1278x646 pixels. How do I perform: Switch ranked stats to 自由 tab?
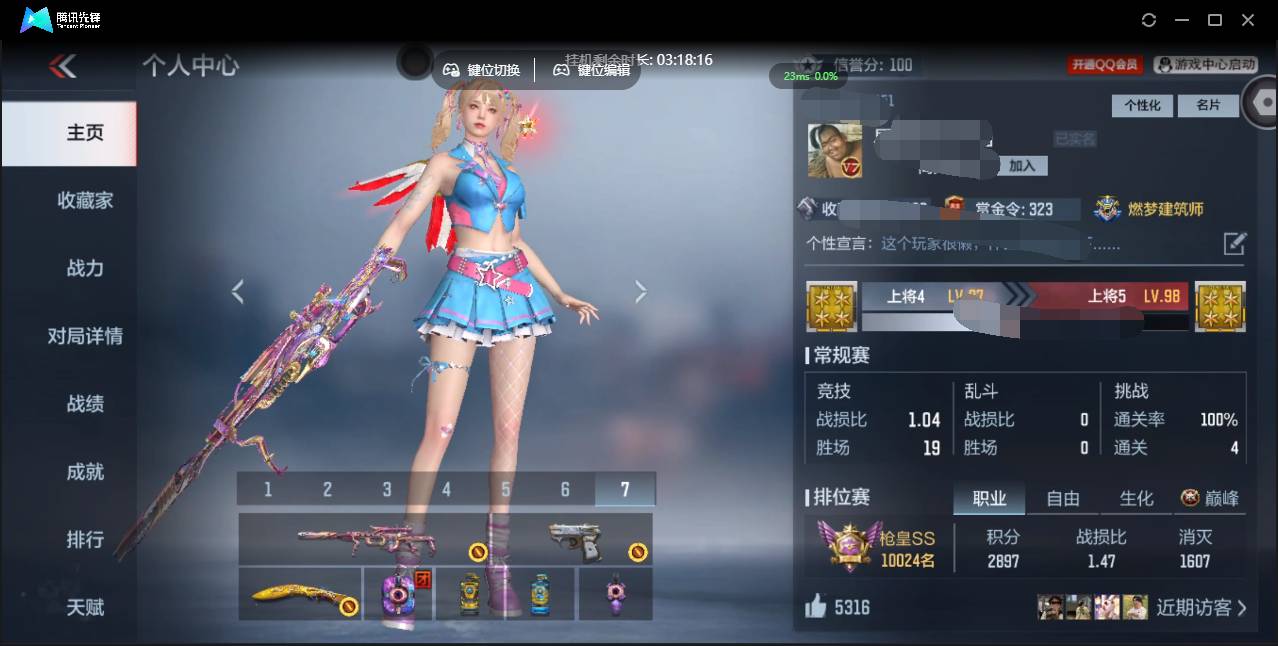(x=1062, y=498)
